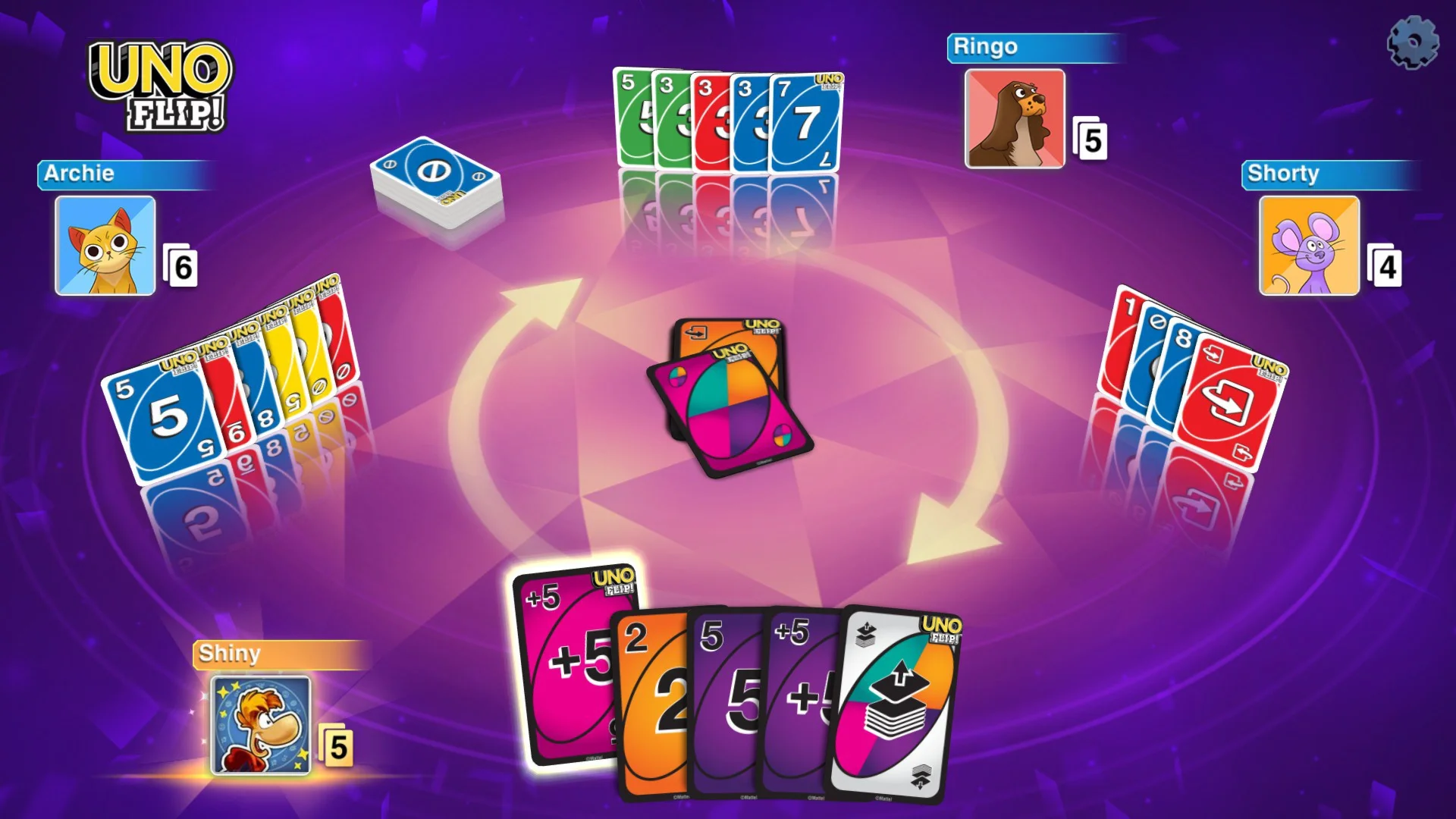Click Ringo's dog avatar

point(1014,118)
